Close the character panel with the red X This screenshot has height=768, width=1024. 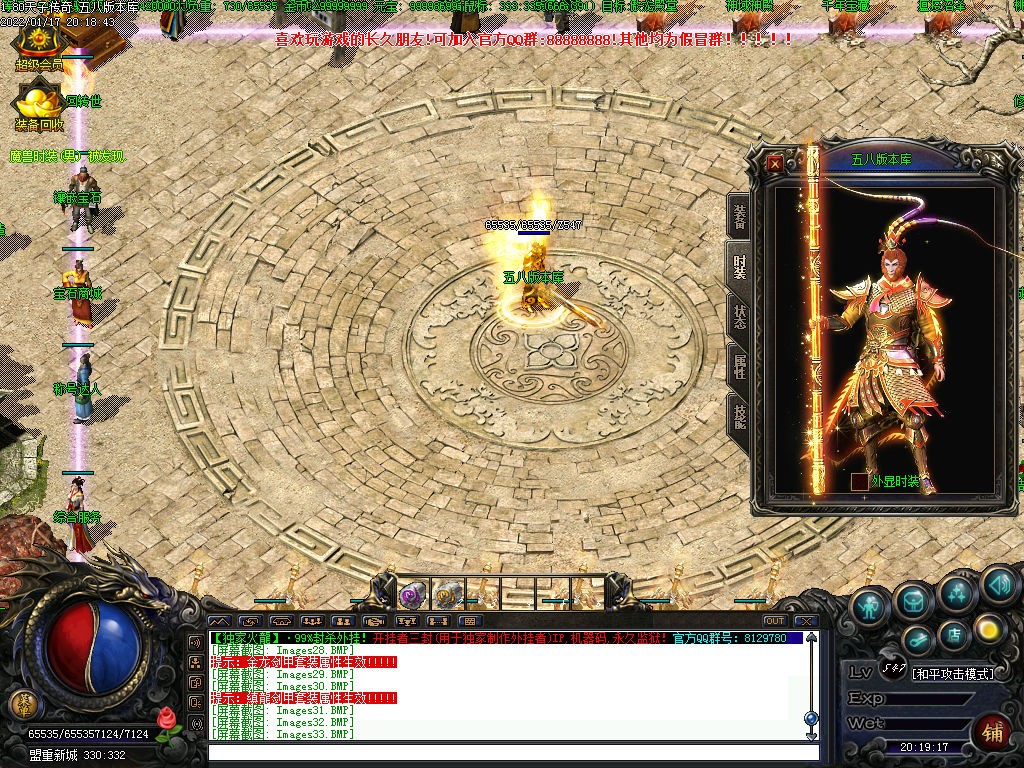click(x=775, y=163)
